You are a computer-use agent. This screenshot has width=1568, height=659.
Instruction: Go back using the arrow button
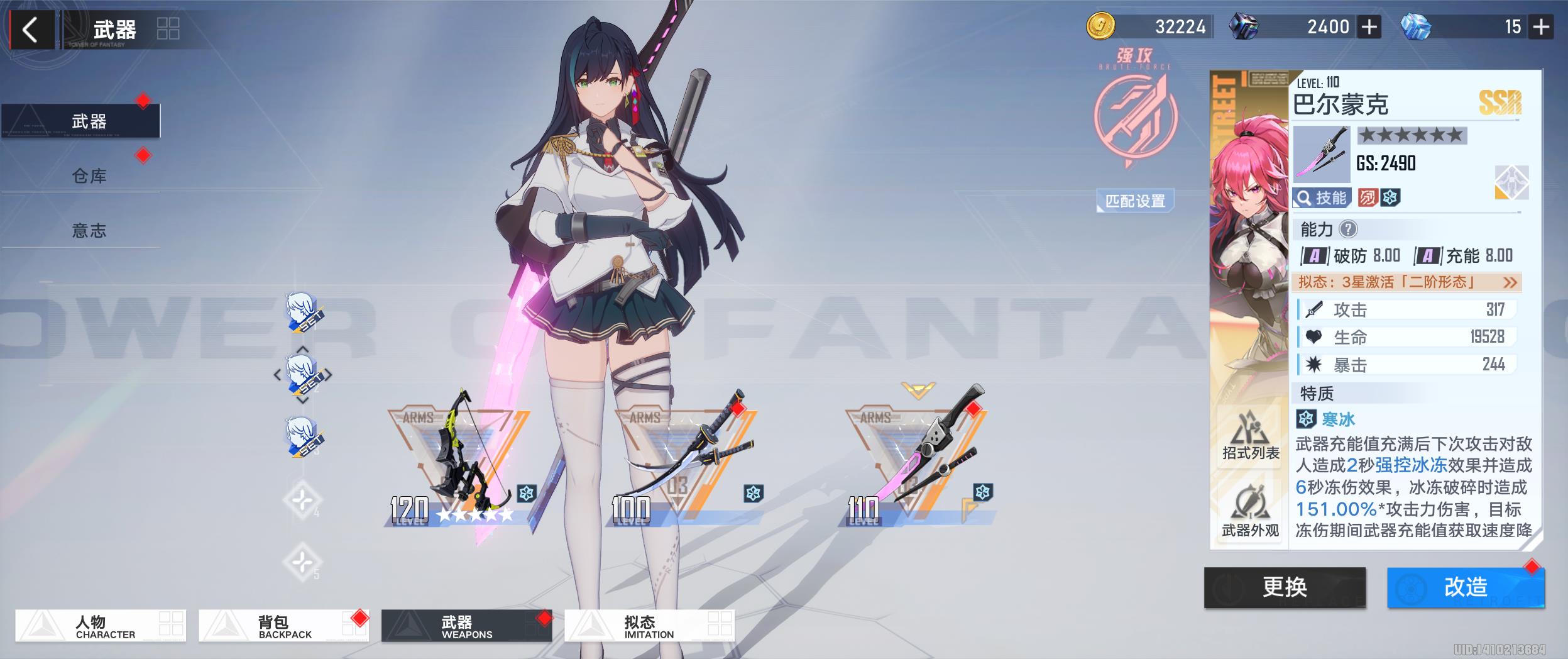tap(30, 30)
